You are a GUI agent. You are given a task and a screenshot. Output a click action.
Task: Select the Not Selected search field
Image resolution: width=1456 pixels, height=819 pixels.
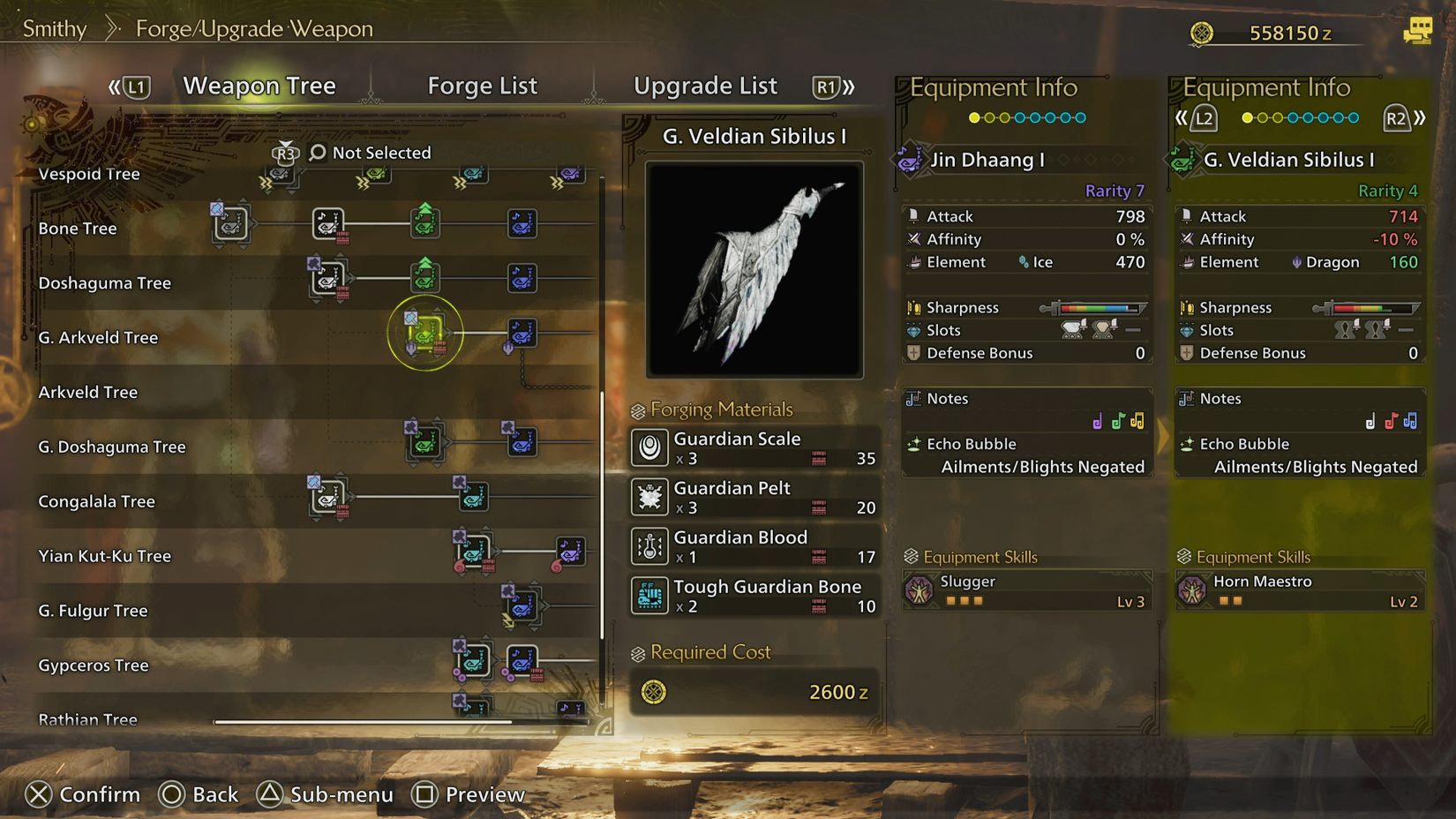tap(380, 152)
